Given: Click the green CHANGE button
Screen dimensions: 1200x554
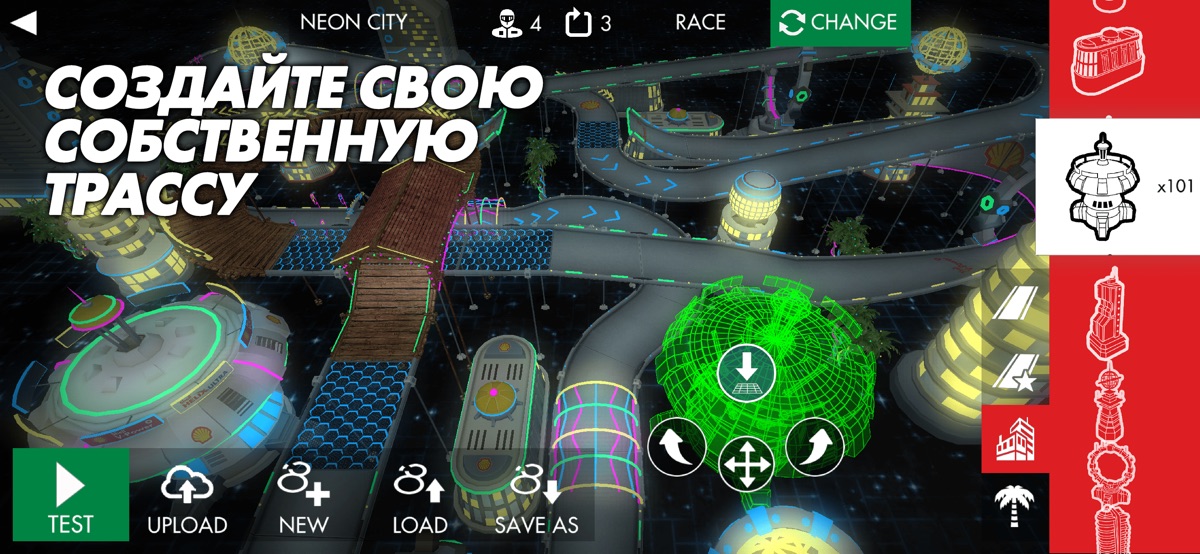Looking at the screenshot, I should (840, 22).
